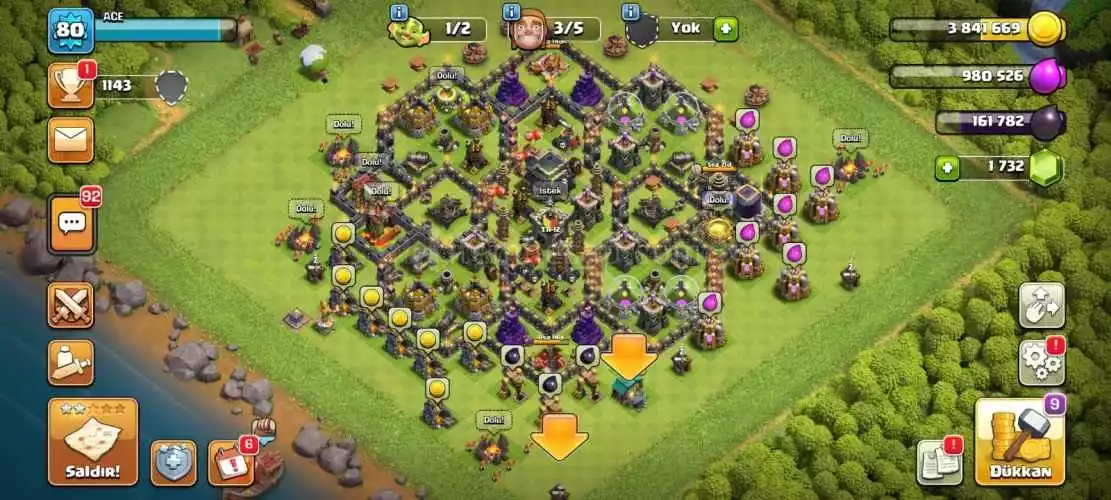Tap the Saldır! attack button
Screen dimensions: 1111x500
(93, 441)
